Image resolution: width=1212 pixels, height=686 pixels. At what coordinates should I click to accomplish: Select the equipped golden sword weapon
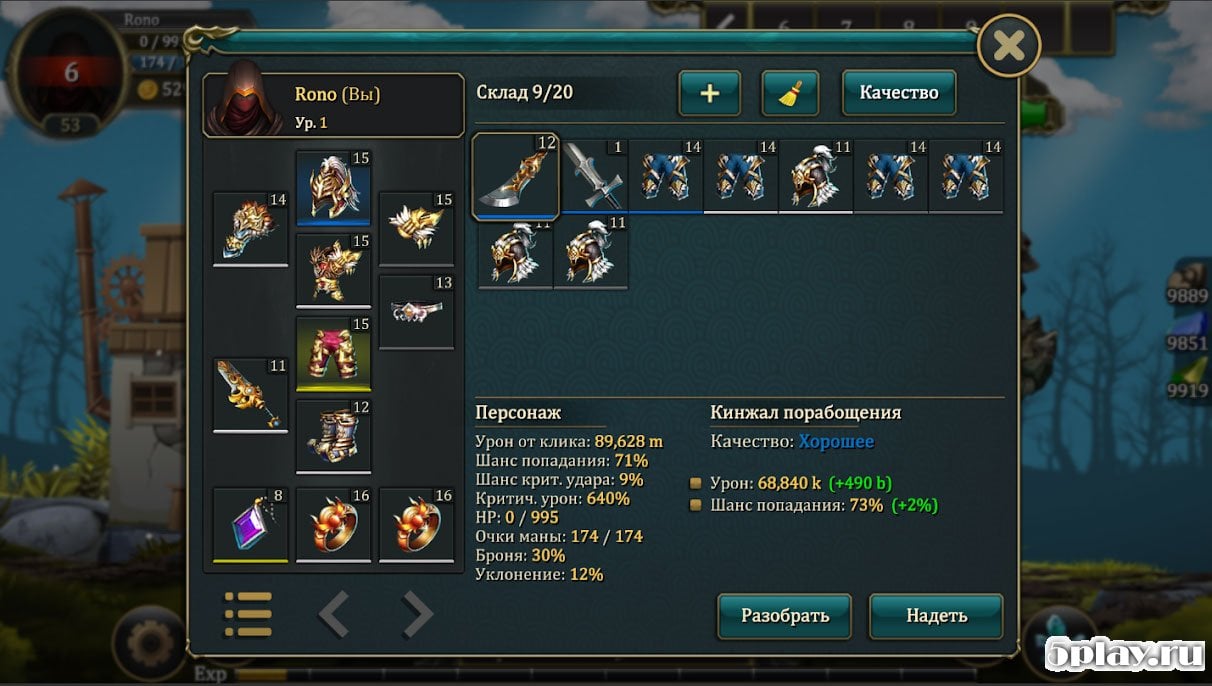tap(250, 395)
